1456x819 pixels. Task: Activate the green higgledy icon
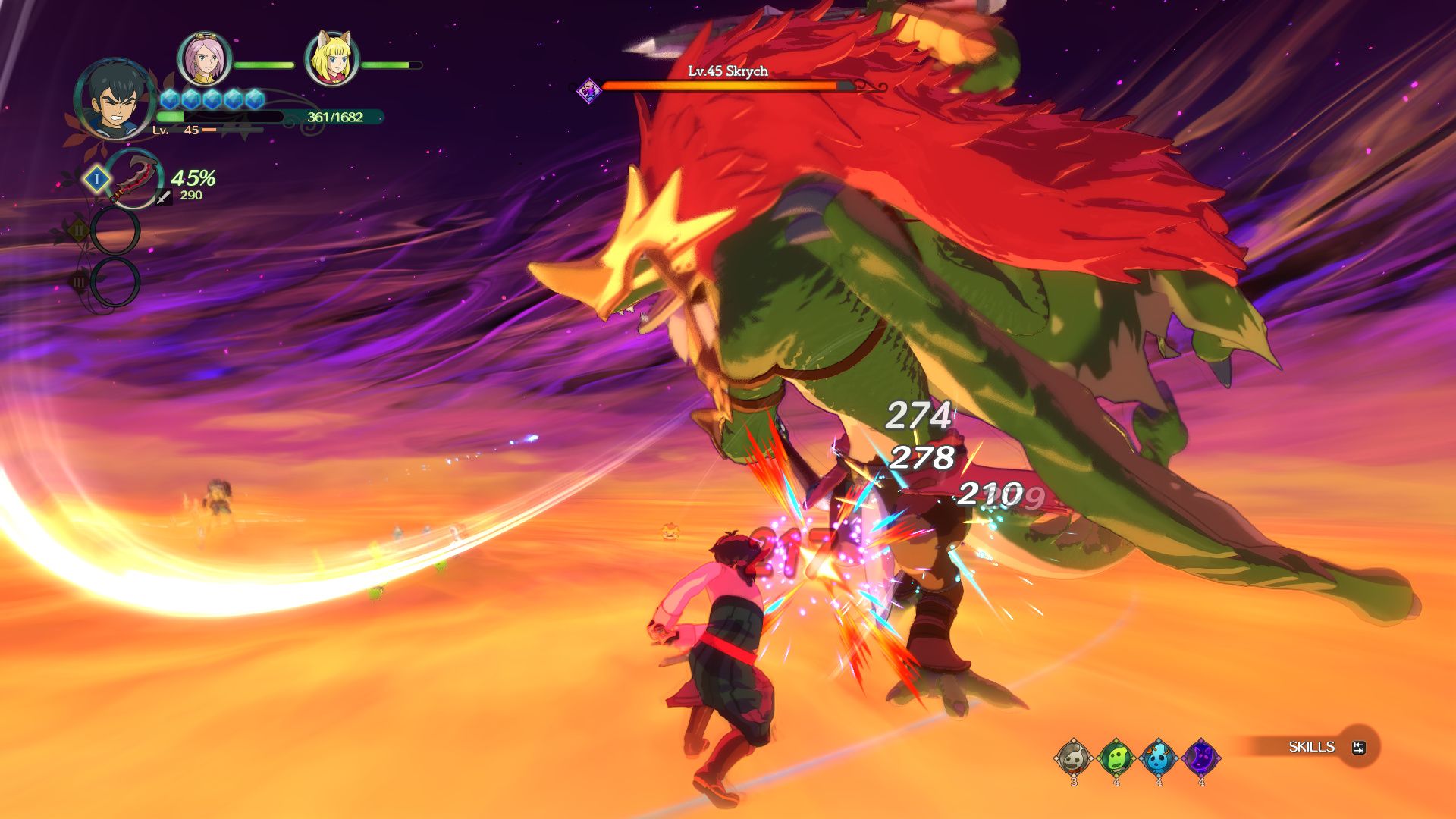[1116, 757]
